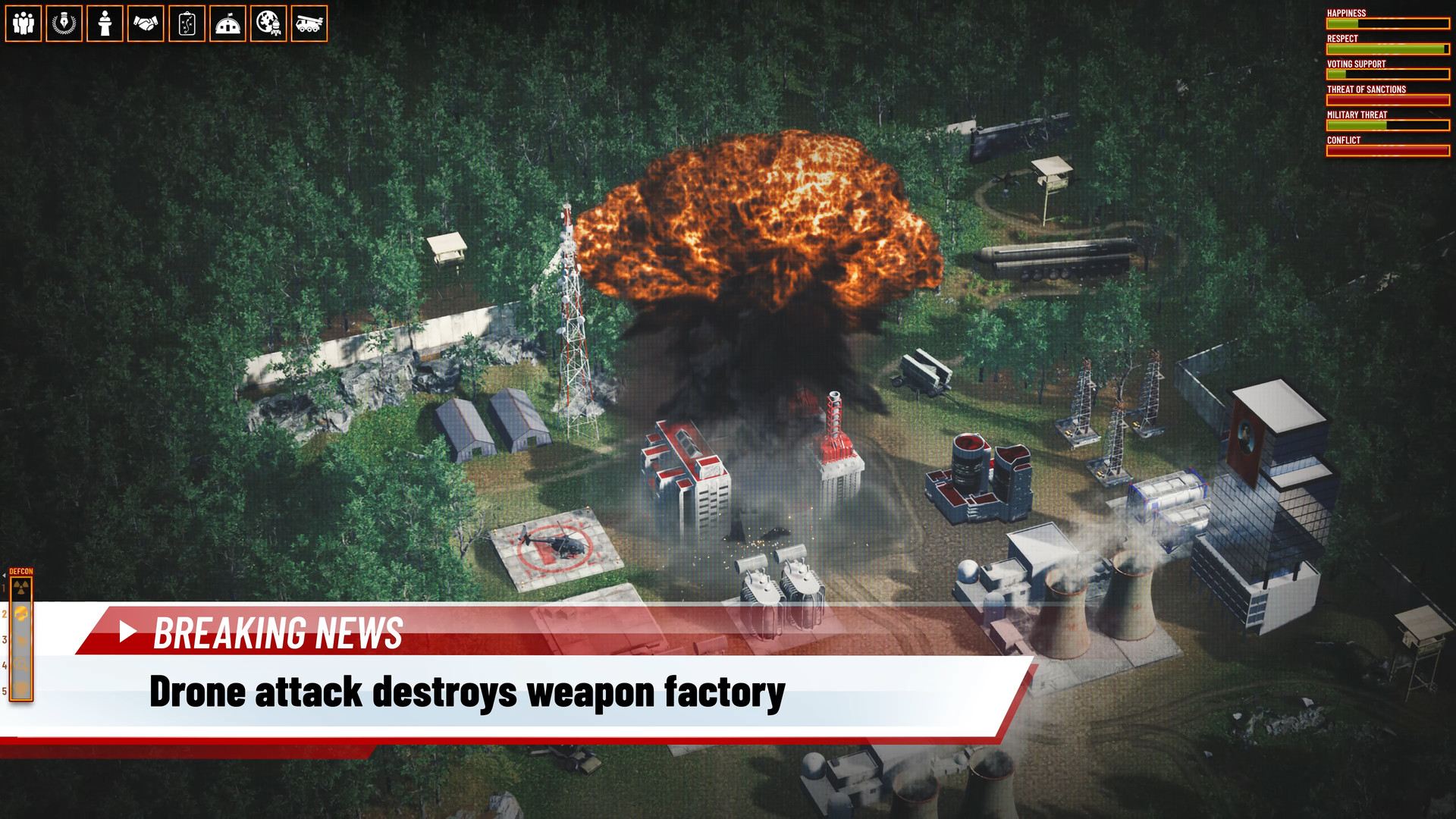Expand details under DEFCON level 3
The image size is (1456, 819).
click(21, 639)
